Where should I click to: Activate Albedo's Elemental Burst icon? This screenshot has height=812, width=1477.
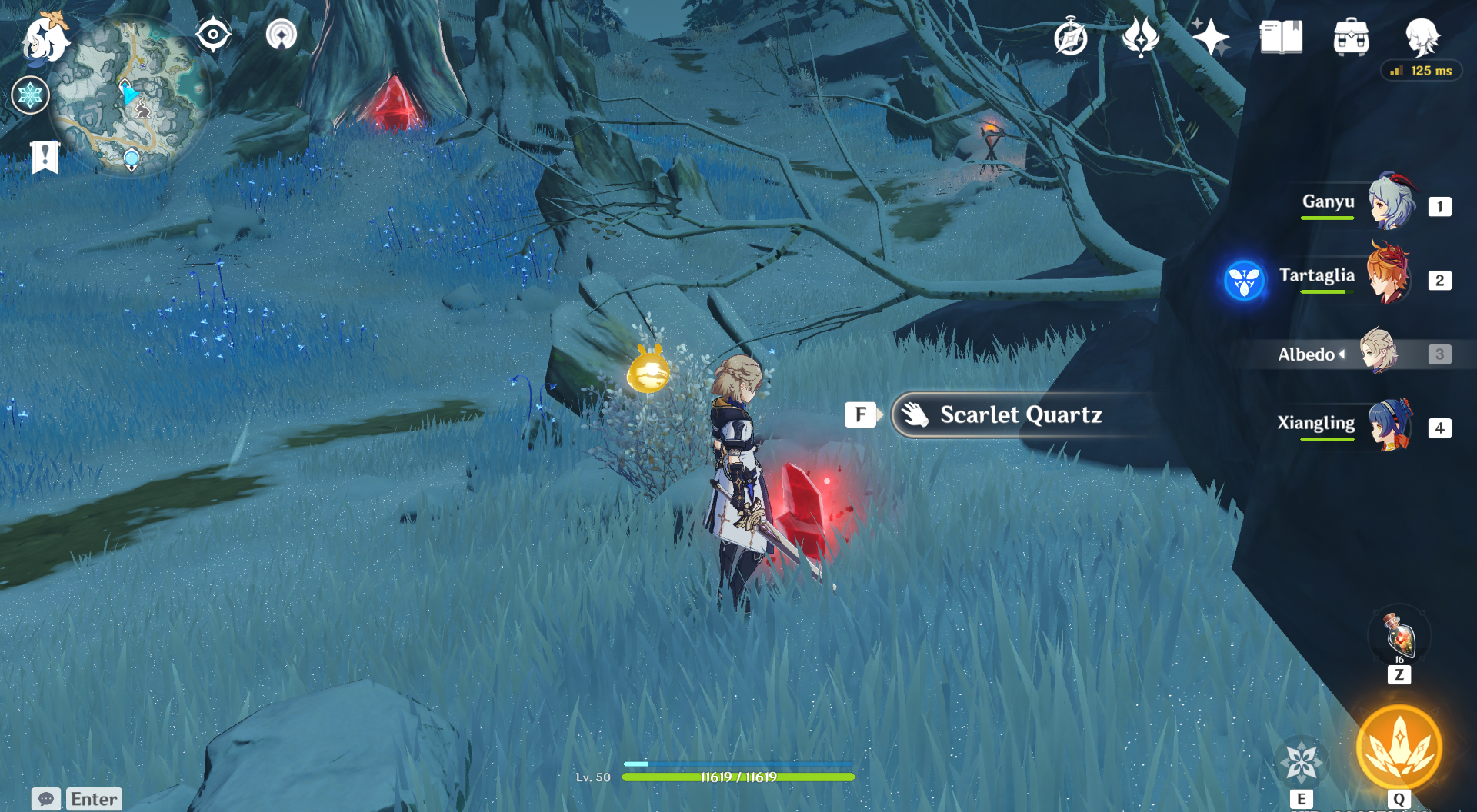(1399, 747)
